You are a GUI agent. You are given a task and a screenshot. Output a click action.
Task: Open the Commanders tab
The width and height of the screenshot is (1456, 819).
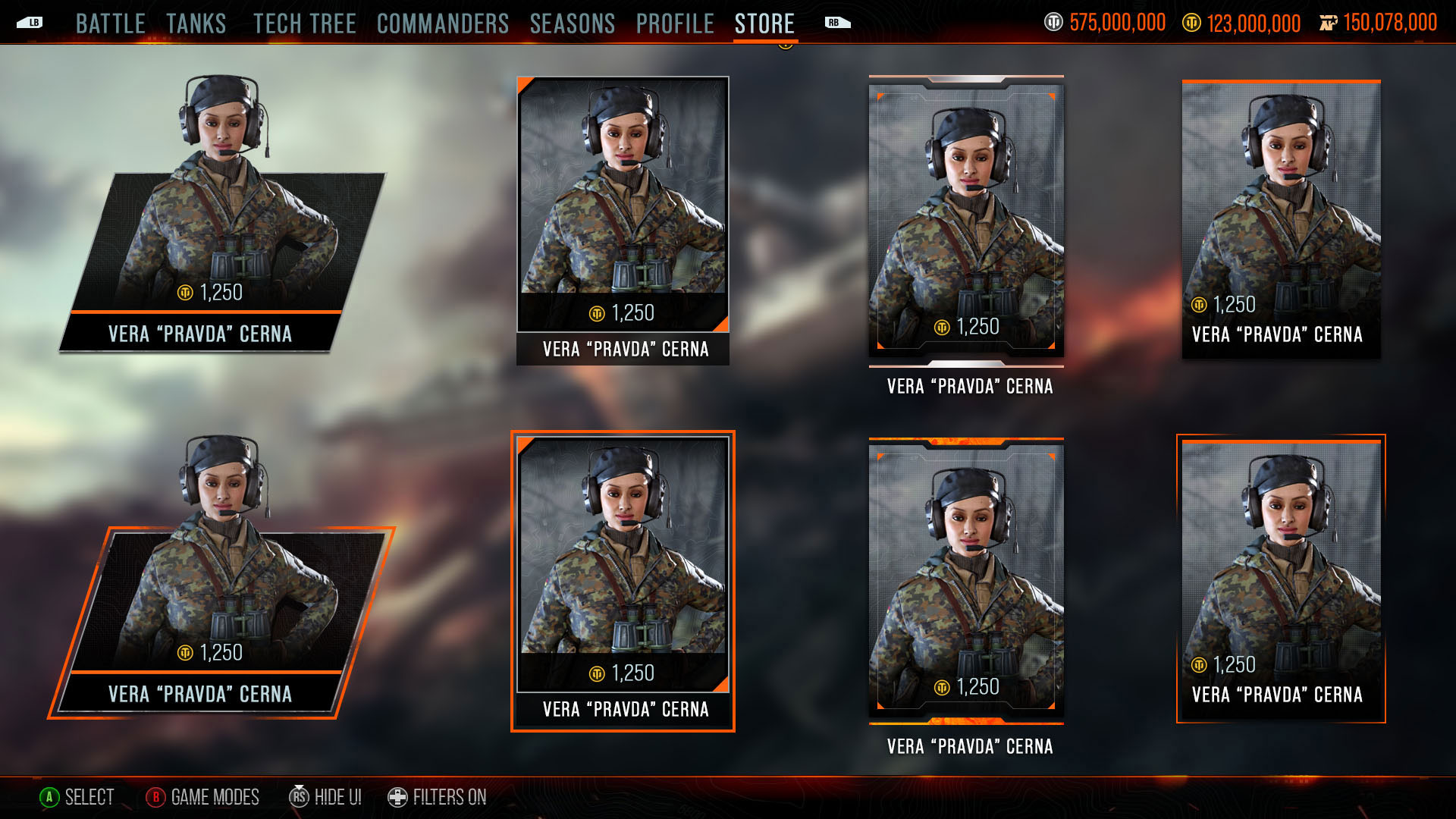tap(442, 24)
